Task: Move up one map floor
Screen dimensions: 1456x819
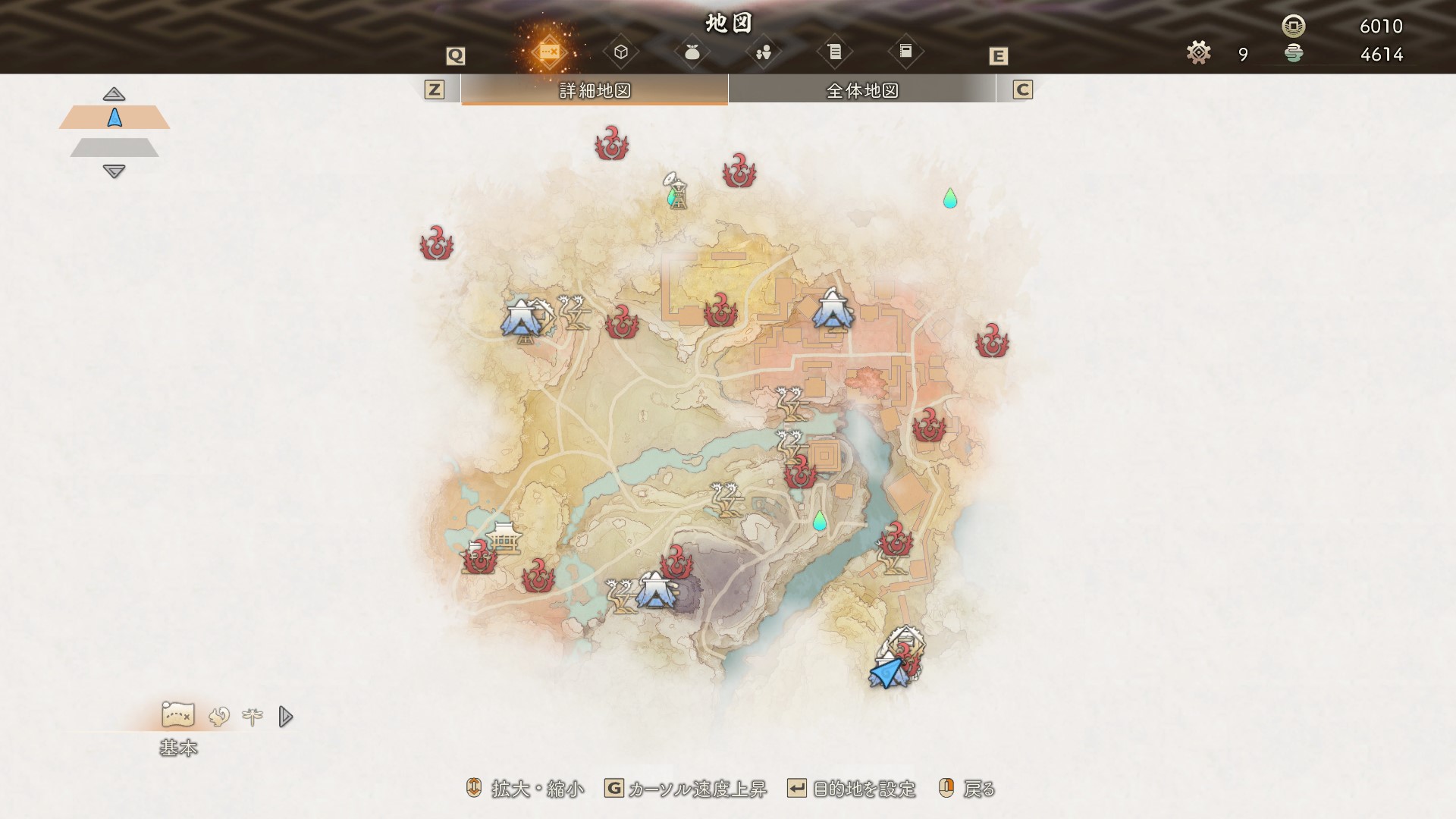Action: 114,94
